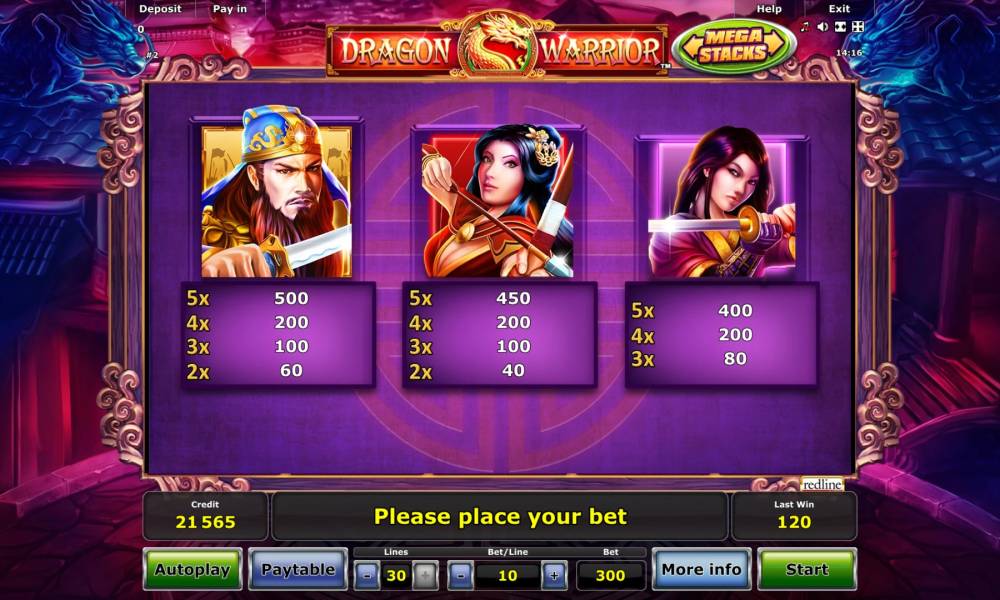Toggle the horizontal-arrows screen size icon
Viewport: 1000px width, 600px height.
tap(840, 27)
